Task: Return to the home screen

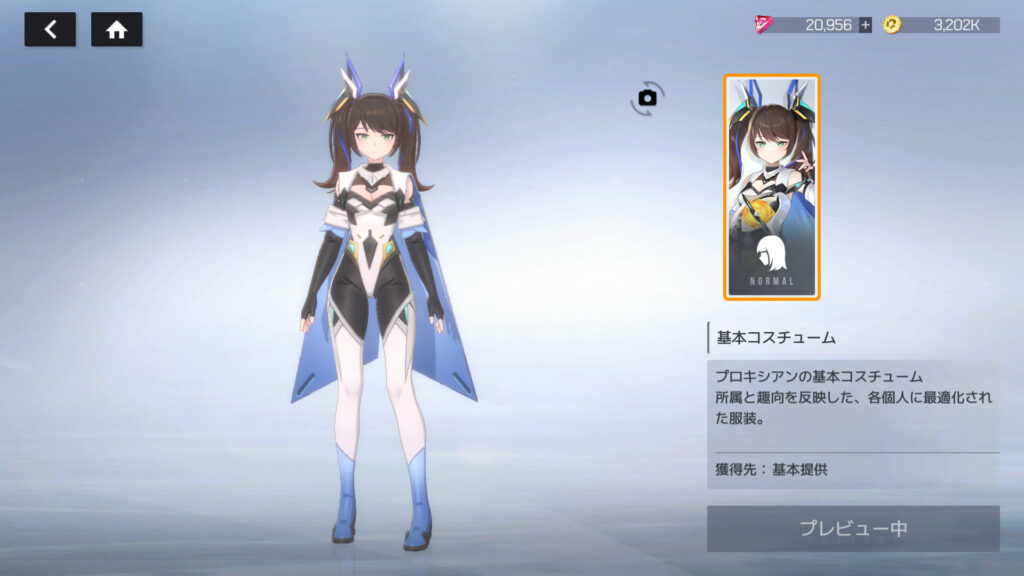Action: (x=117, y=30)
